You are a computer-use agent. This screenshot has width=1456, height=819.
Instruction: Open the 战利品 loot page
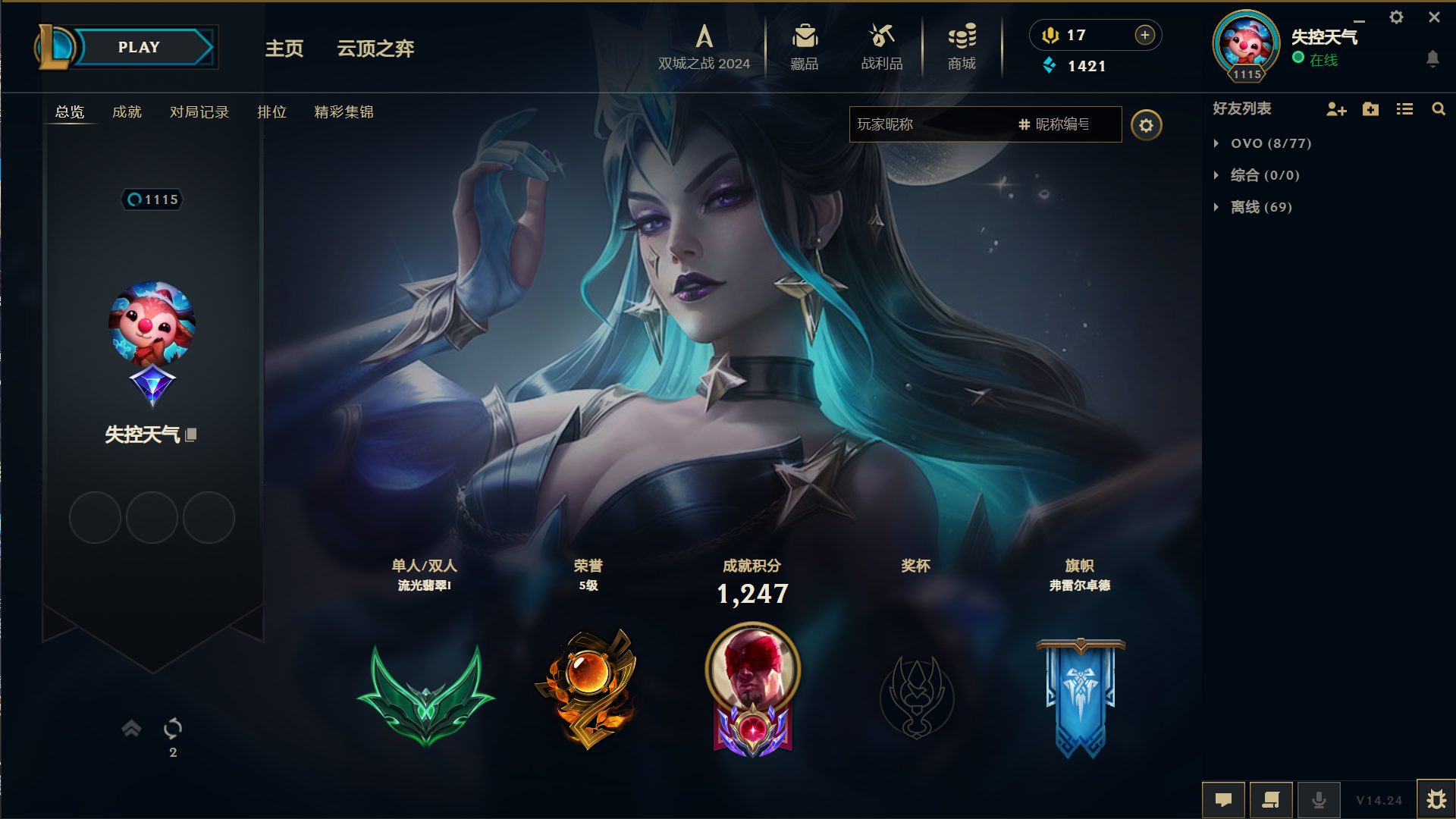(882, 48)
